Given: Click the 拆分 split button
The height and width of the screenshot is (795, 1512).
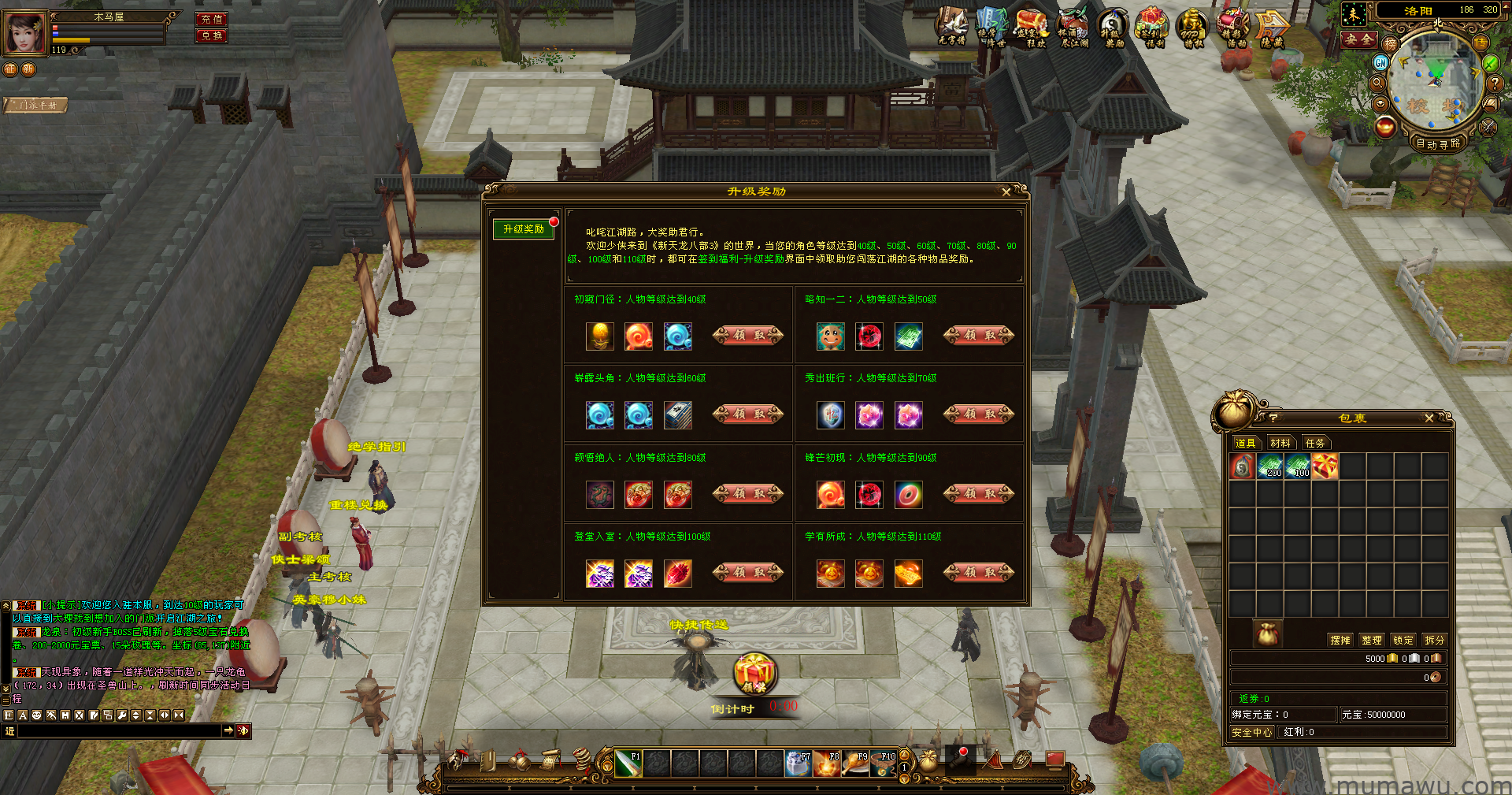Looking at the screenshot, I should point(1435,640).
